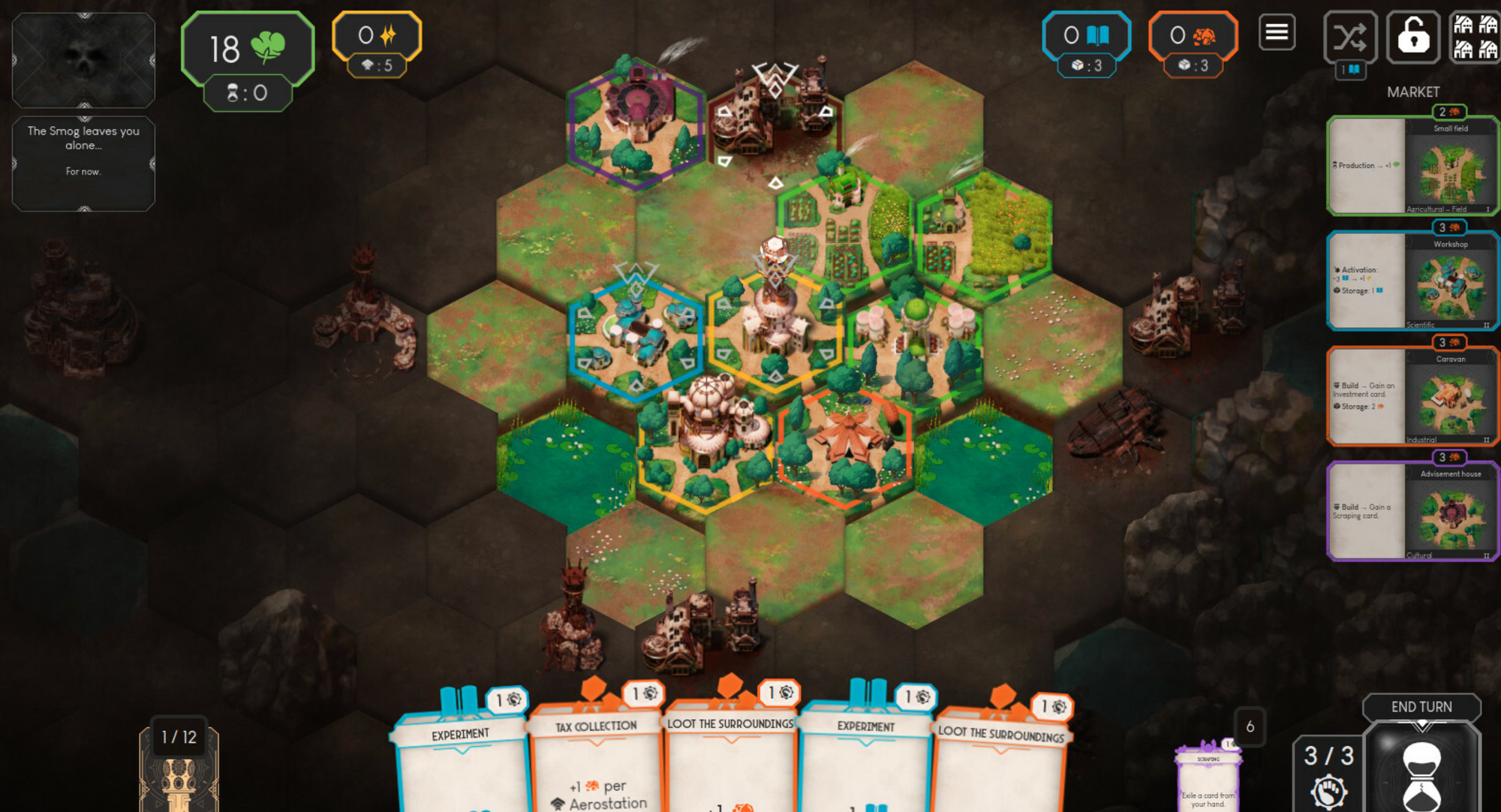Toggle the open padlock button
This screenshot has height=812, width=1501.
pyautogui.click(x=1412, y=36)
